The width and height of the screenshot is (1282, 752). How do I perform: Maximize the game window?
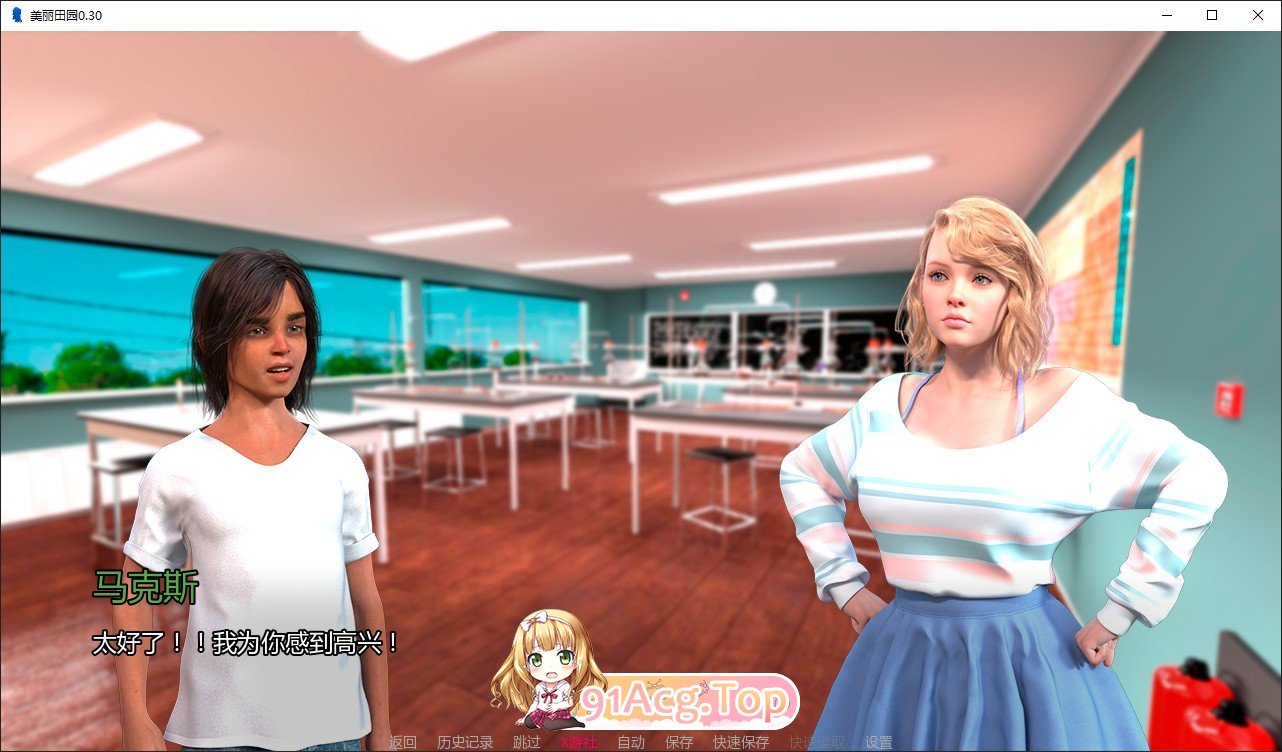1210,14
